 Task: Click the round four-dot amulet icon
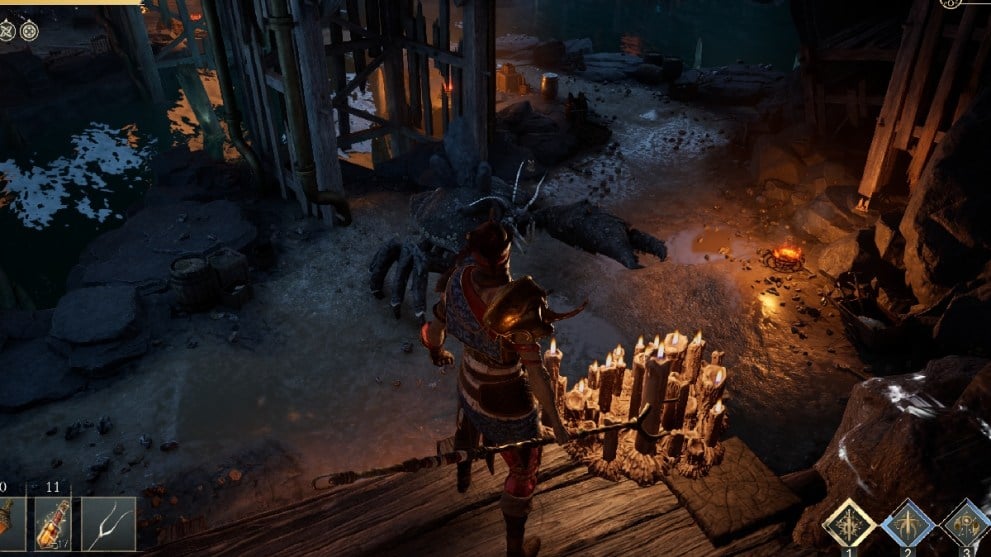(29, 30)
